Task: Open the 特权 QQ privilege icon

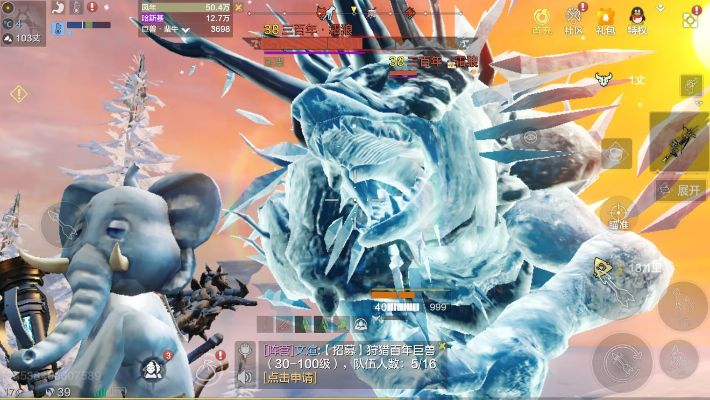Action: (637, 18)
